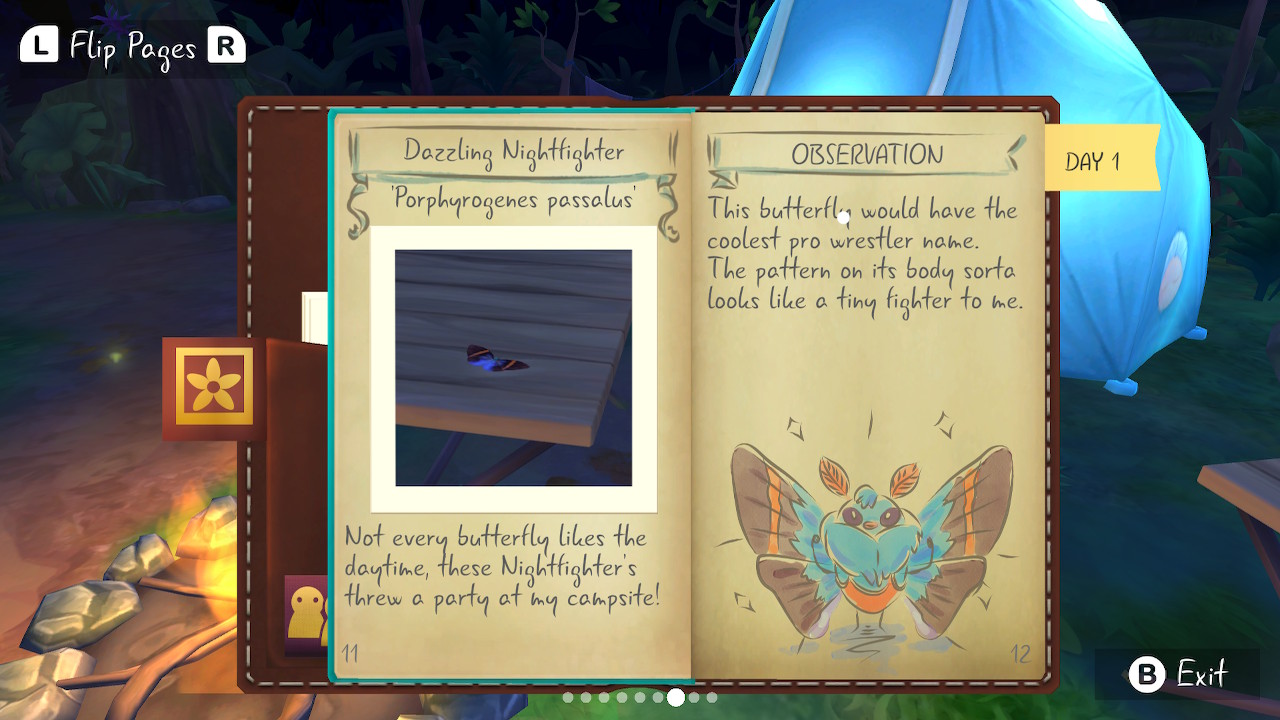Image resolution: width=1280 pixels, height=720 pixels.
Task: Click the highlighted current page dot
Action: (676, 697)
